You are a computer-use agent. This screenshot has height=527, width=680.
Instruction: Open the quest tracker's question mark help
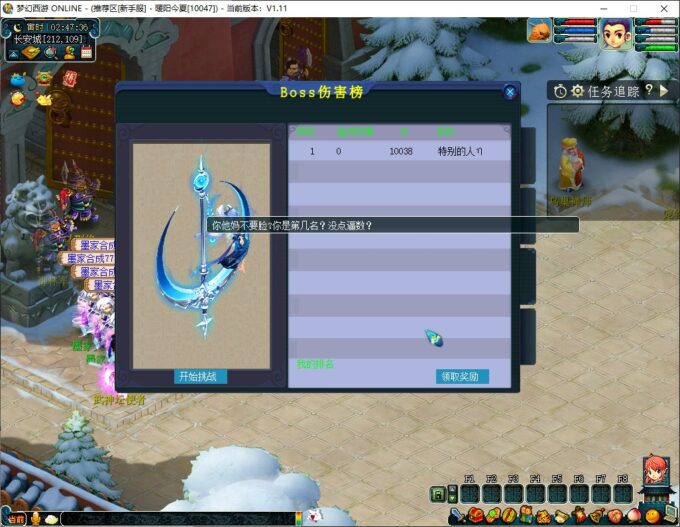(649, 90)
